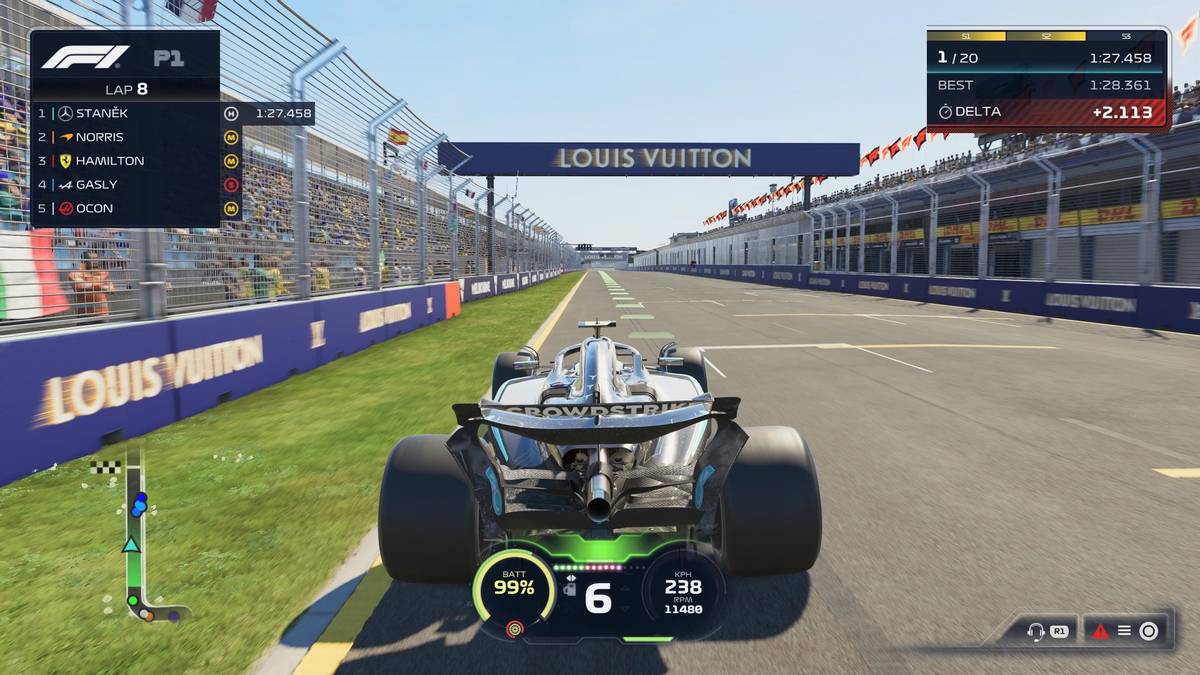The height and width of the screenshot is (675, 1200).
Task: Open the three-line MFD menu icon
Action: pos(1124,631)
